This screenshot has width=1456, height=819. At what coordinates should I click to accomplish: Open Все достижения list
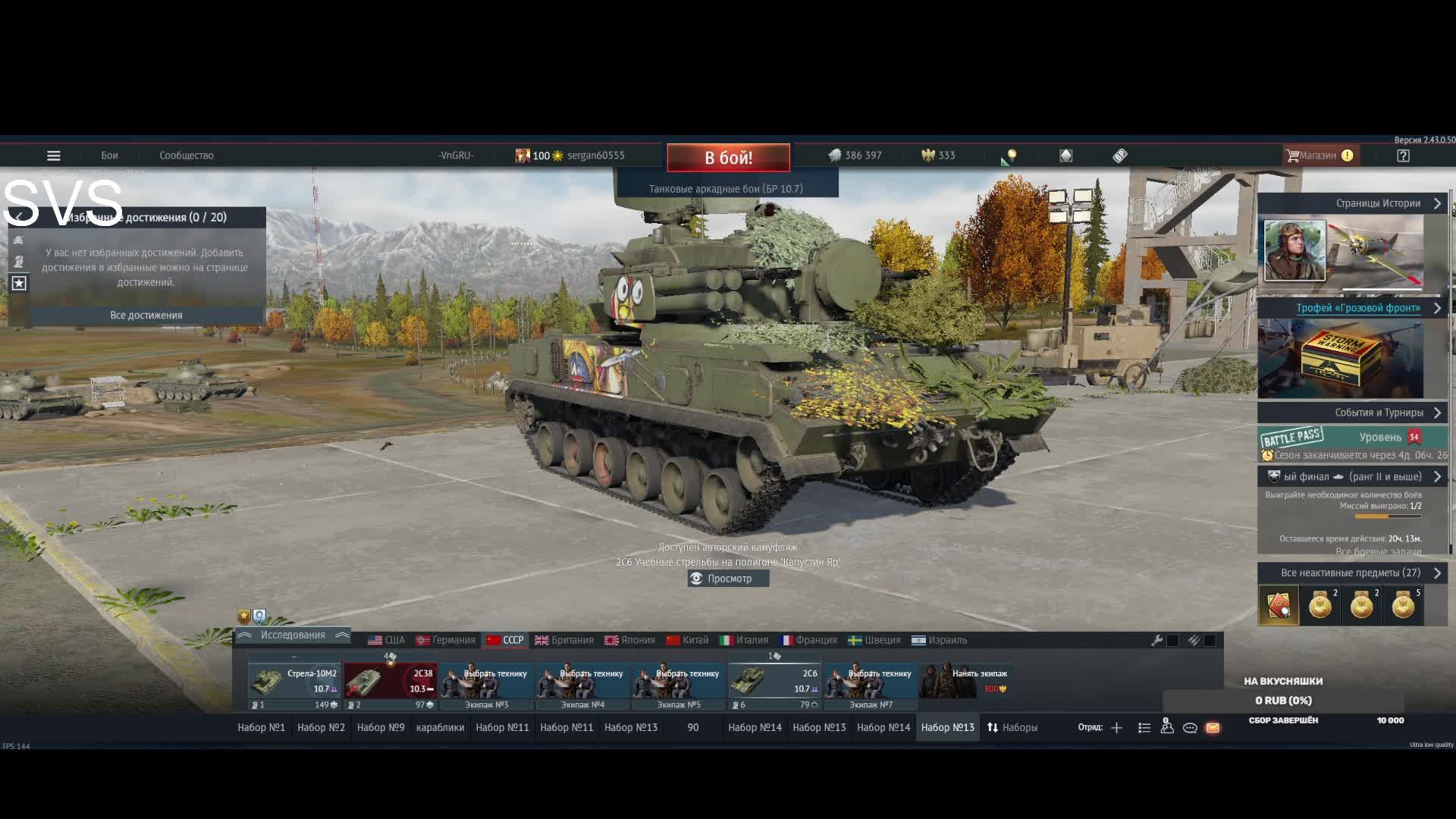tap(146, 315)
